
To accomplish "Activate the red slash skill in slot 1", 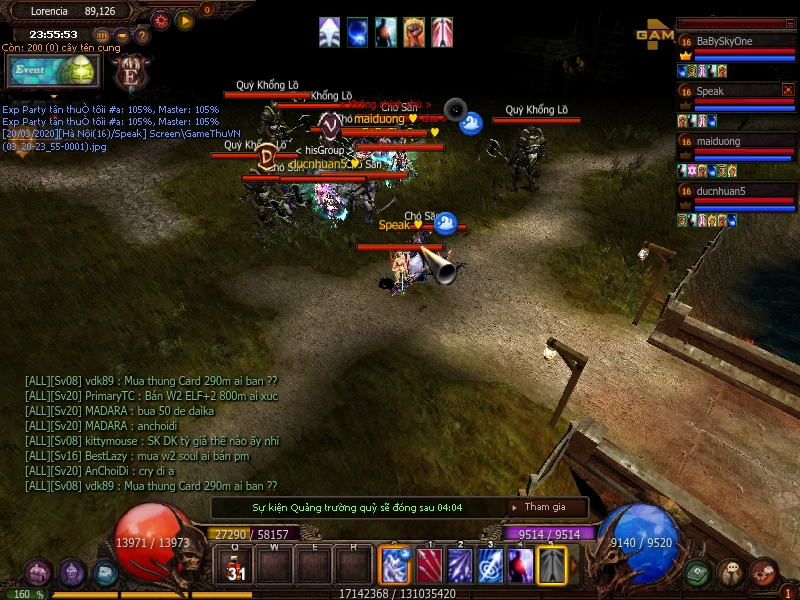I will tap(429, 566).
